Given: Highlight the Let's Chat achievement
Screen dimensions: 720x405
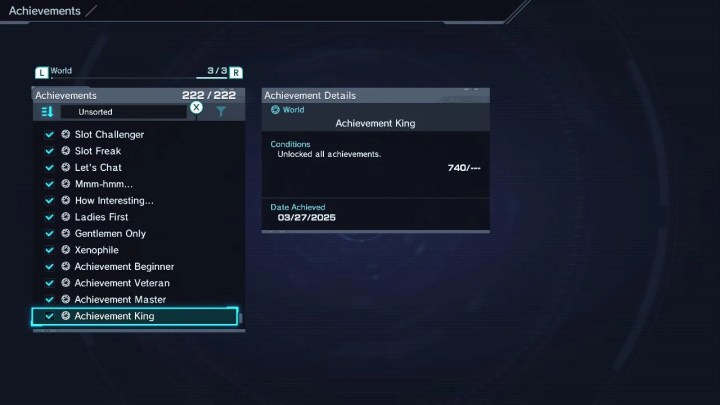Looking at the screenshot, I should pos(98,167).
